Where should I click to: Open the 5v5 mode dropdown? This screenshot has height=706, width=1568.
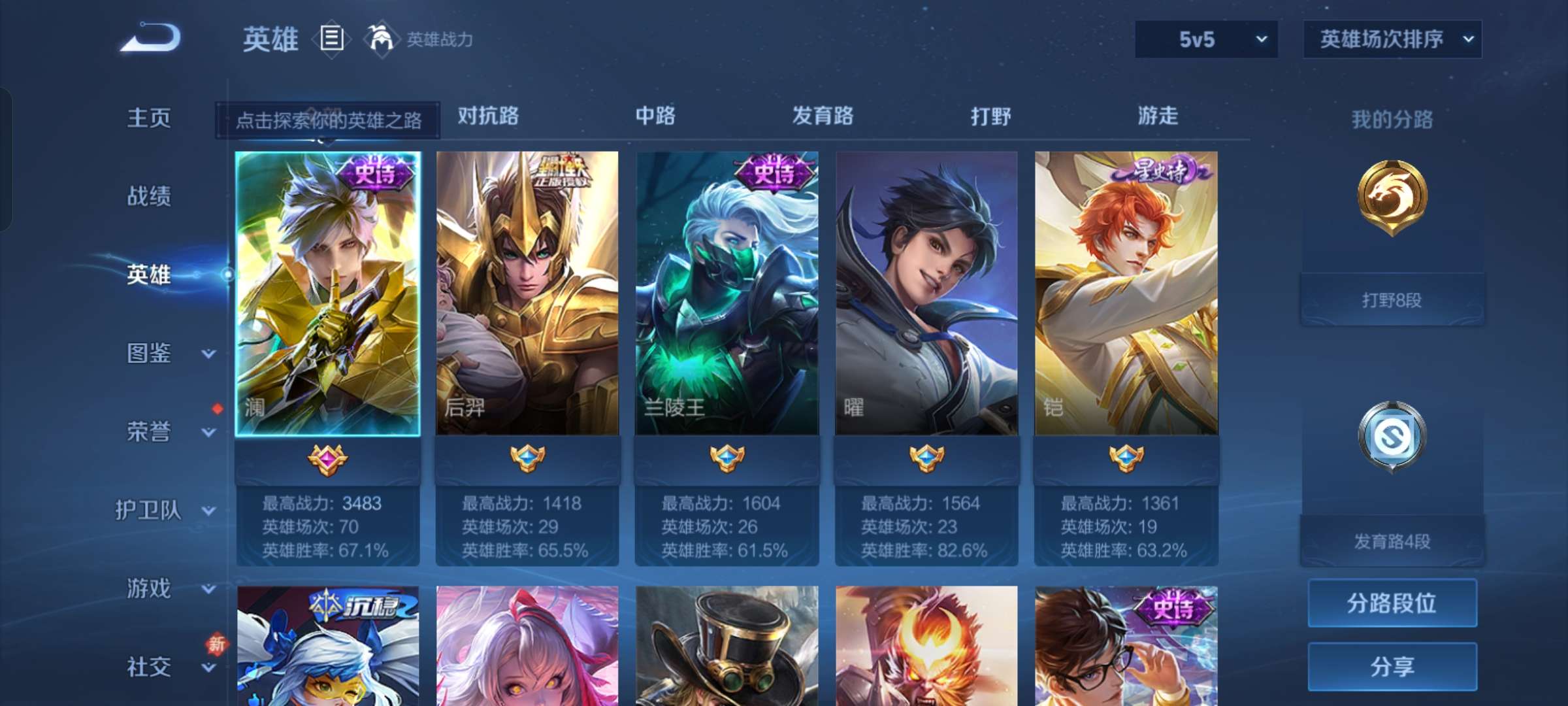pyautogui.click(x=1205, y=39)
